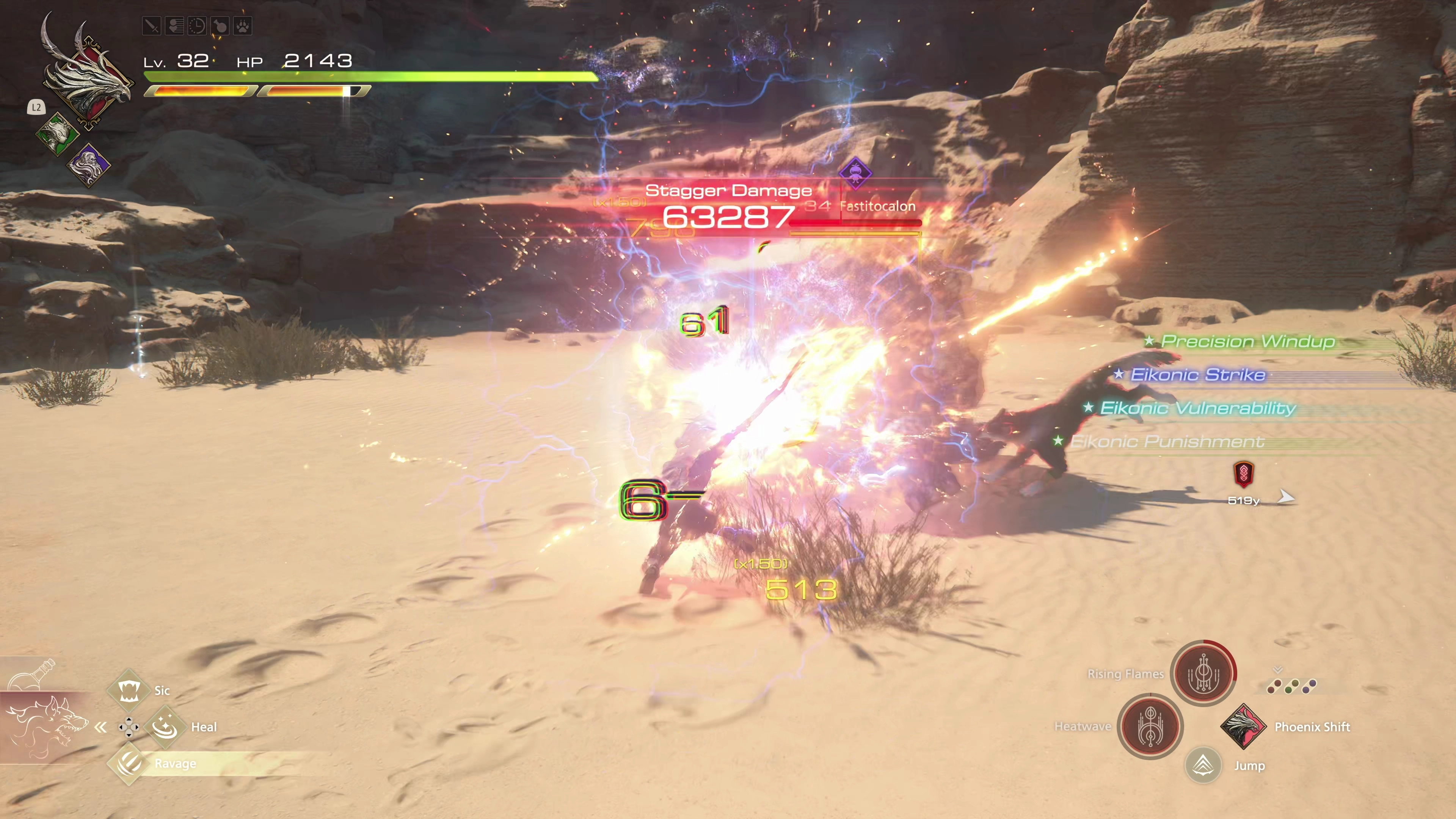Trigger the Heatwave ability
This screenshot has height=819, width=1456.
[1150, 726]
